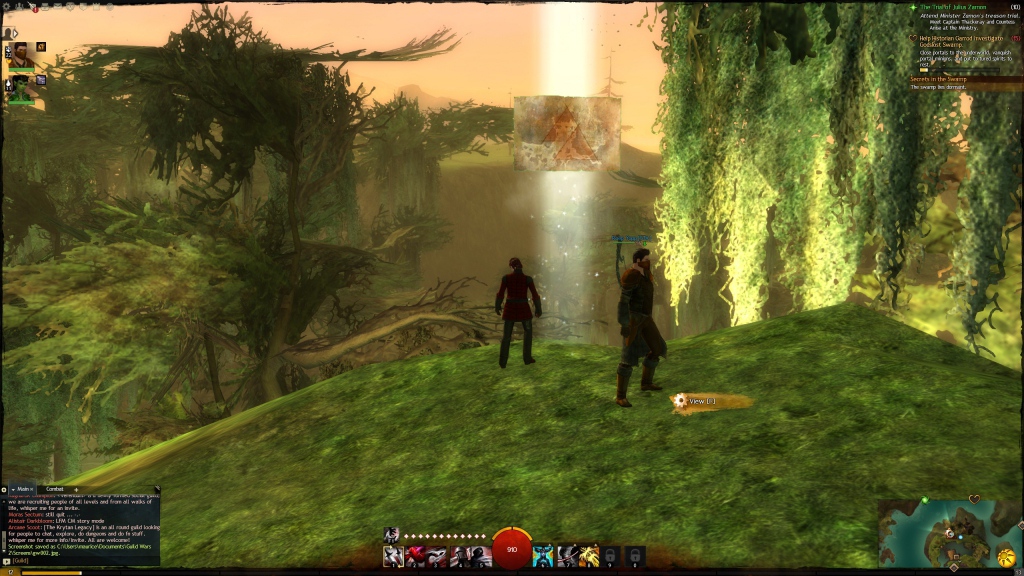
Task: Activate weapon skill 1 on the skill bar
Action: pos(393,556)
